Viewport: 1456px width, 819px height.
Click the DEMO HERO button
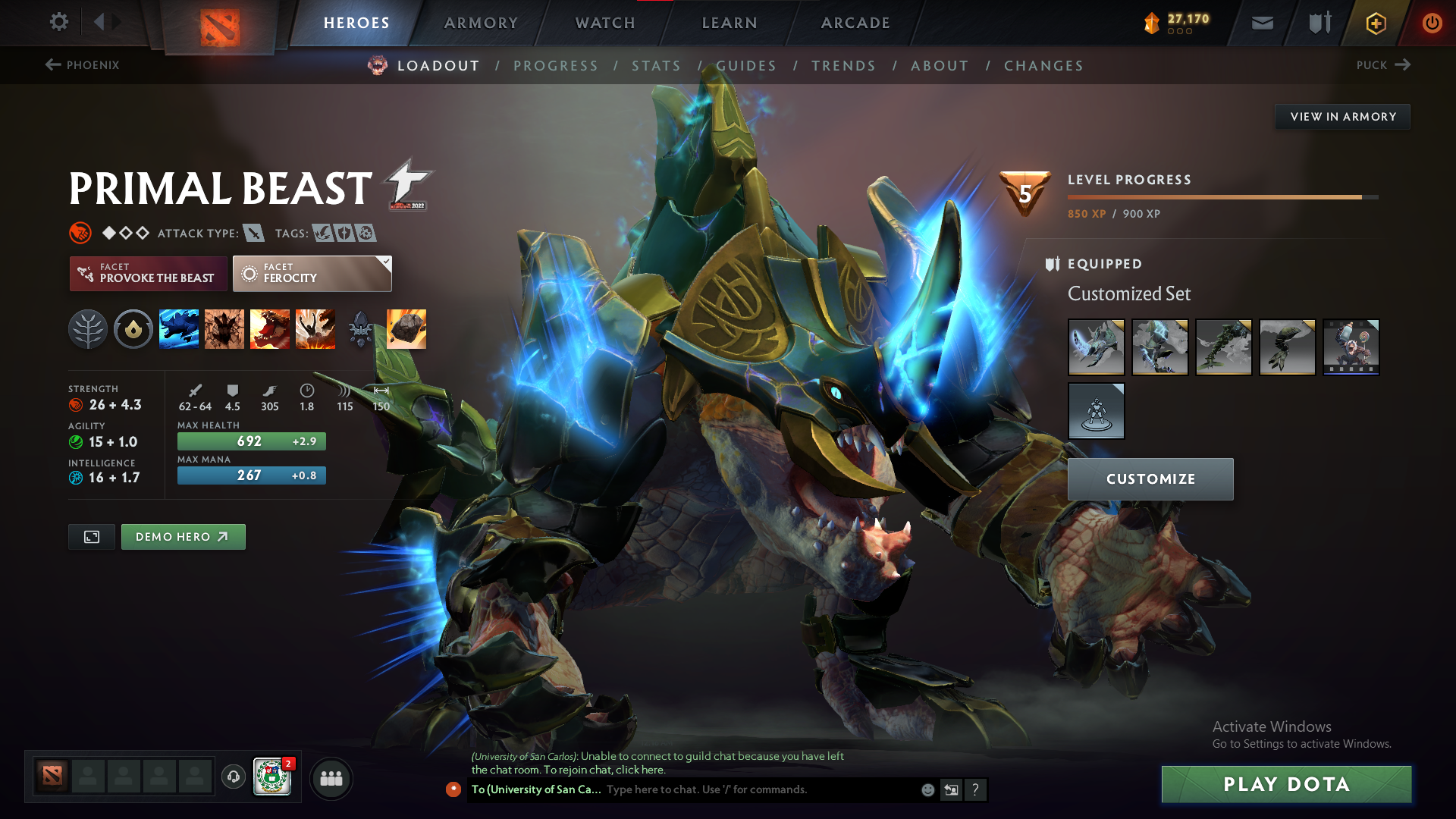[x=183, y=536]
